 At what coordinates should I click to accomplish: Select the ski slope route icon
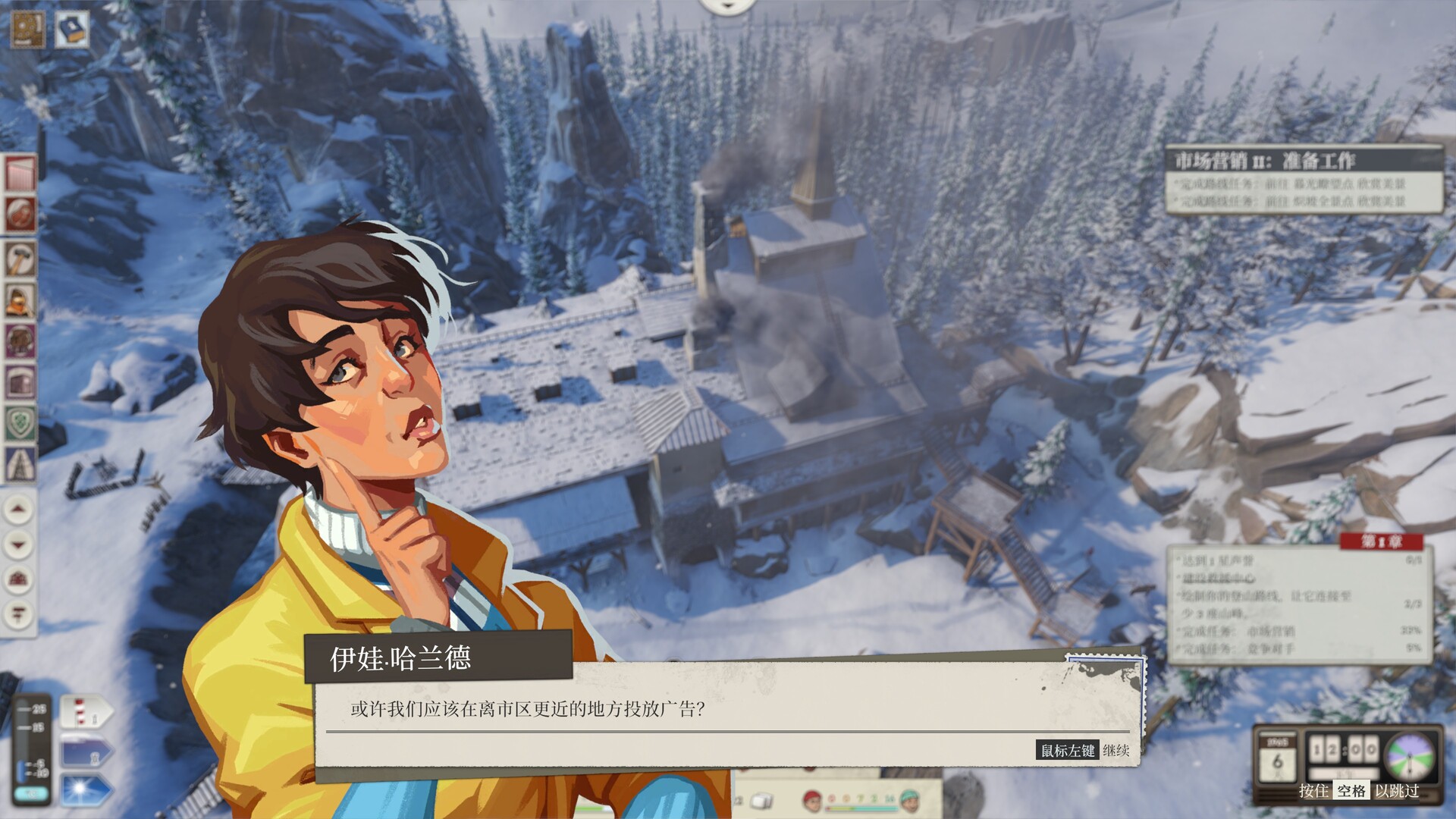coord(19,171)
